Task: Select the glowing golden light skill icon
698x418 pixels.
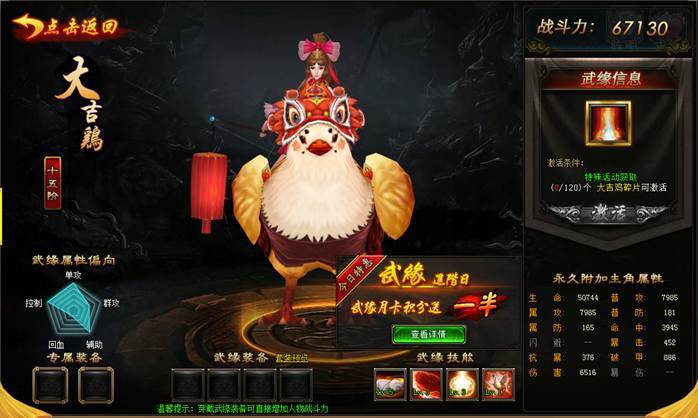Action: click(461, 383)
